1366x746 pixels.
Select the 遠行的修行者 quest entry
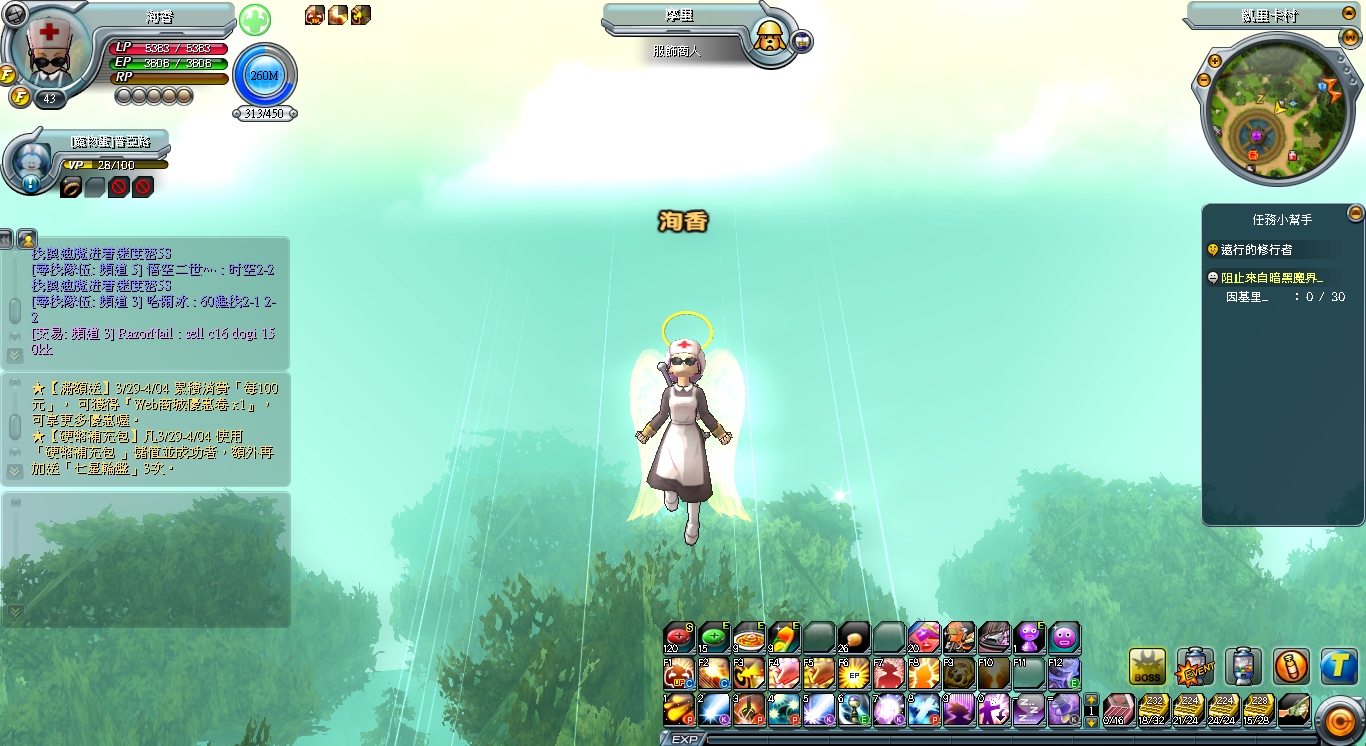point(1264,249)
